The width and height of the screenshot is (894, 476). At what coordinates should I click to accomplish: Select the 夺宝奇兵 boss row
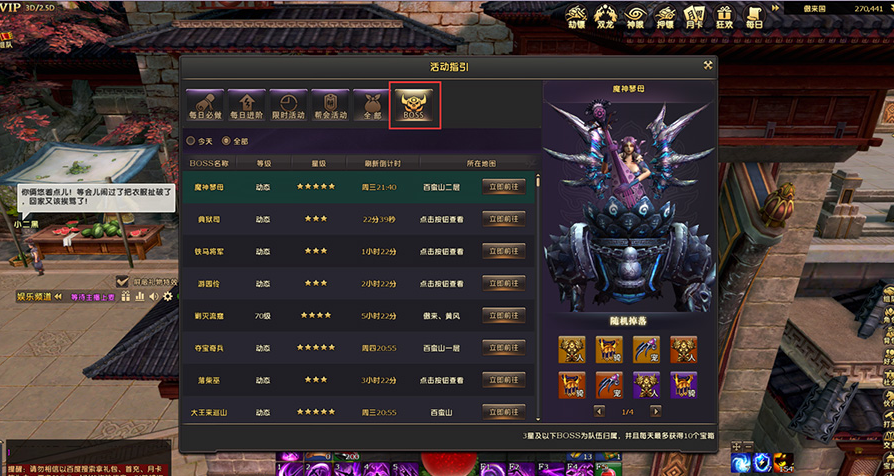[358, 347]
